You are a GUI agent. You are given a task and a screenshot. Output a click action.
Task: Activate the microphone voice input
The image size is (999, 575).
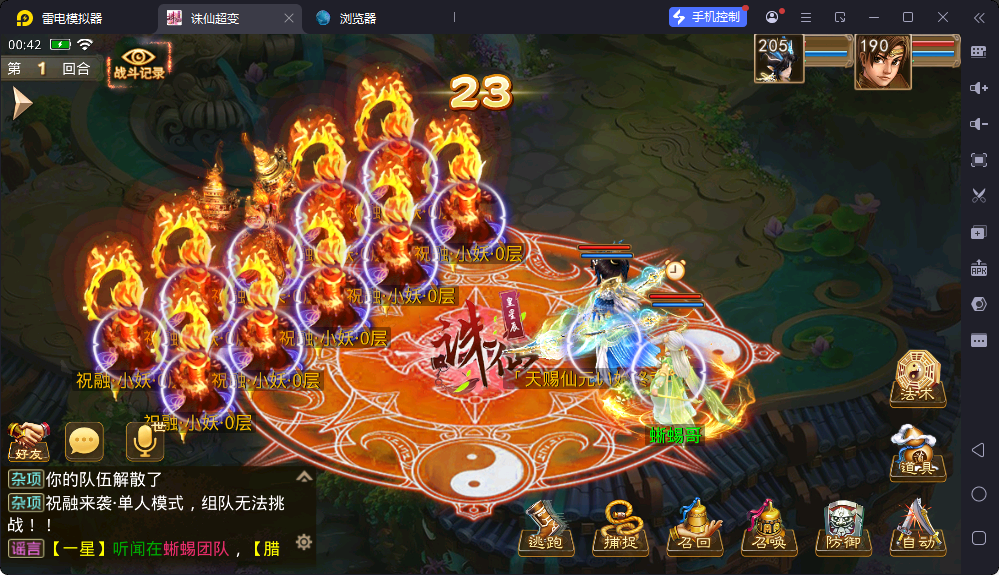pyautogui.click(x=144, y=441)
